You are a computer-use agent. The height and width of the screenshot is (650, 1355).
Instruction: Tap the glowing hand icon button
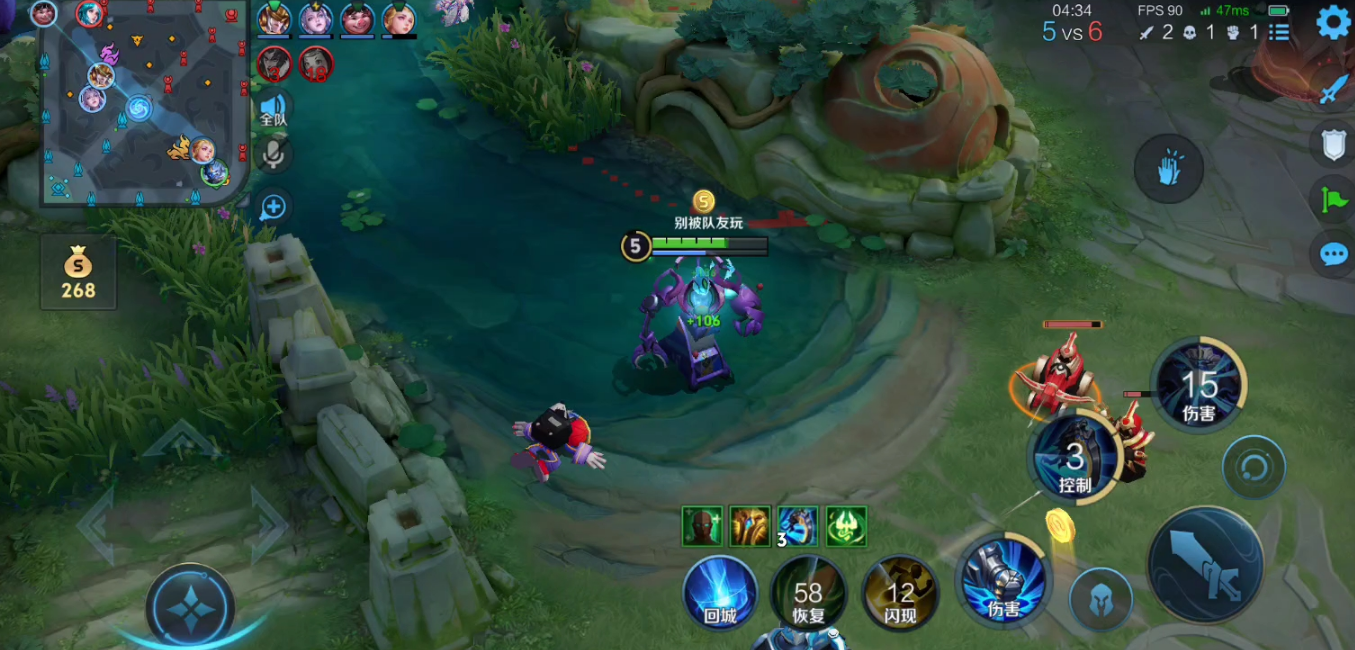(x=1168, y=169)
